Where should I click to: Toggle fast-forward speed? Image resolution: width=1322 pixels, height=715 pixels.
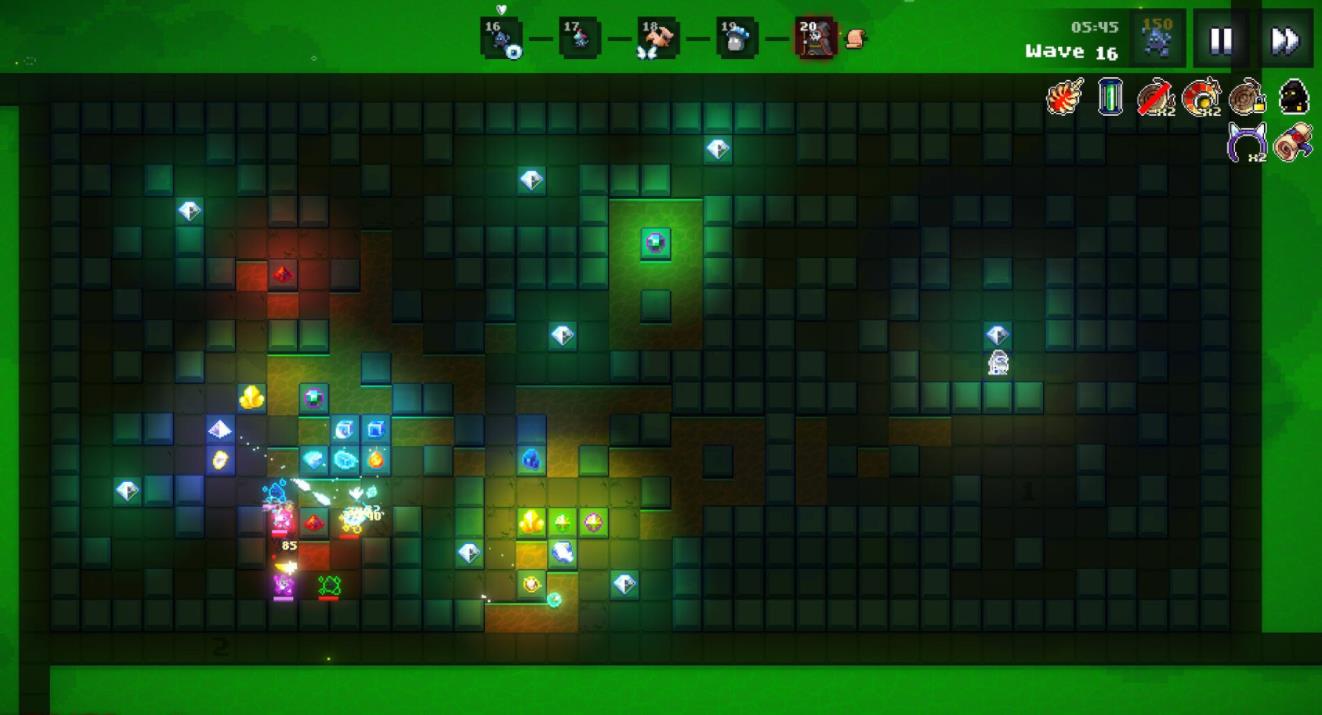pyautogui.click(x=1285, y=40)
